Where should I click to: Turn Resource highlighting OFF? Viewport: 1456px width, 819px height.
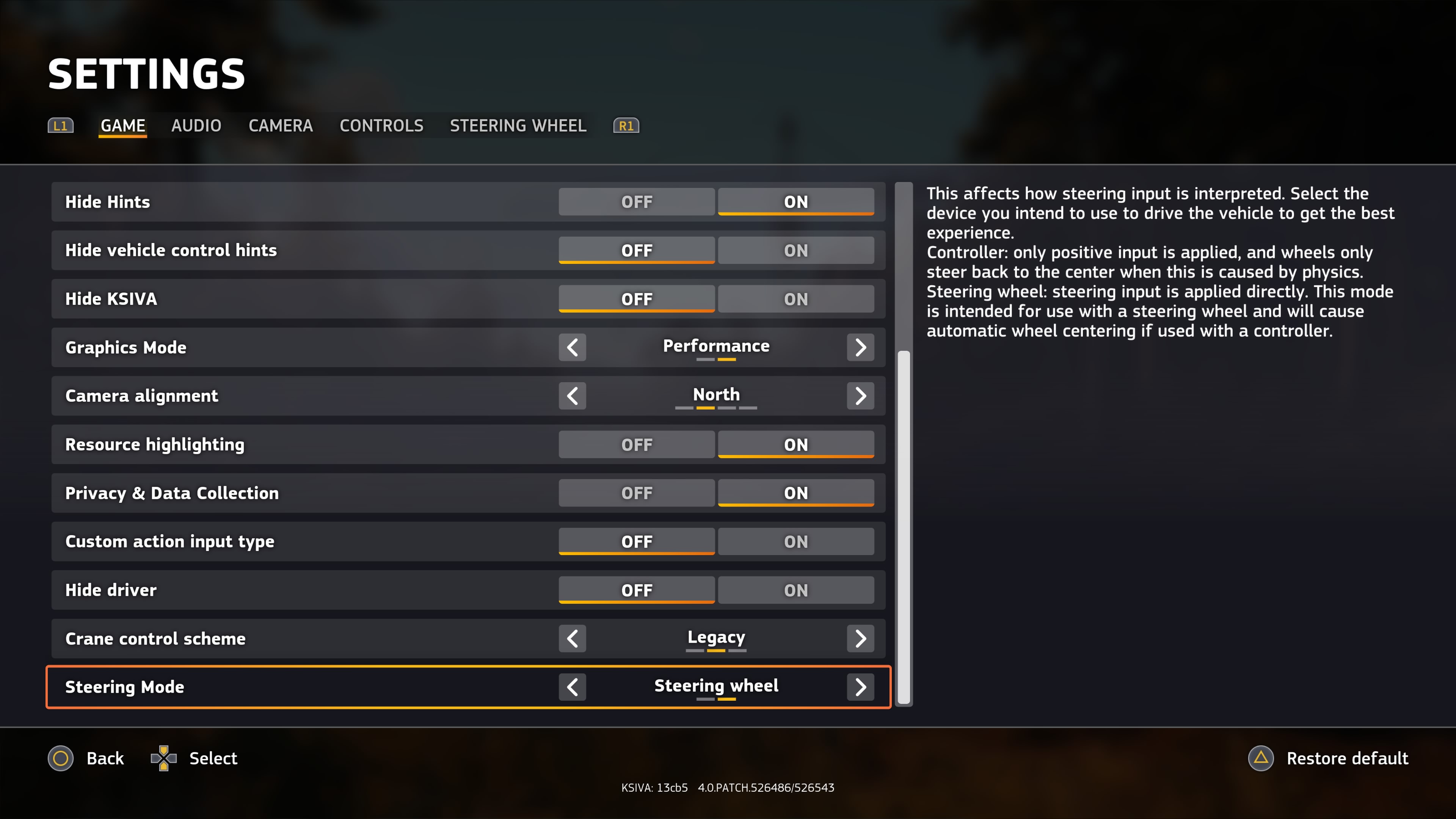point(637,445)
